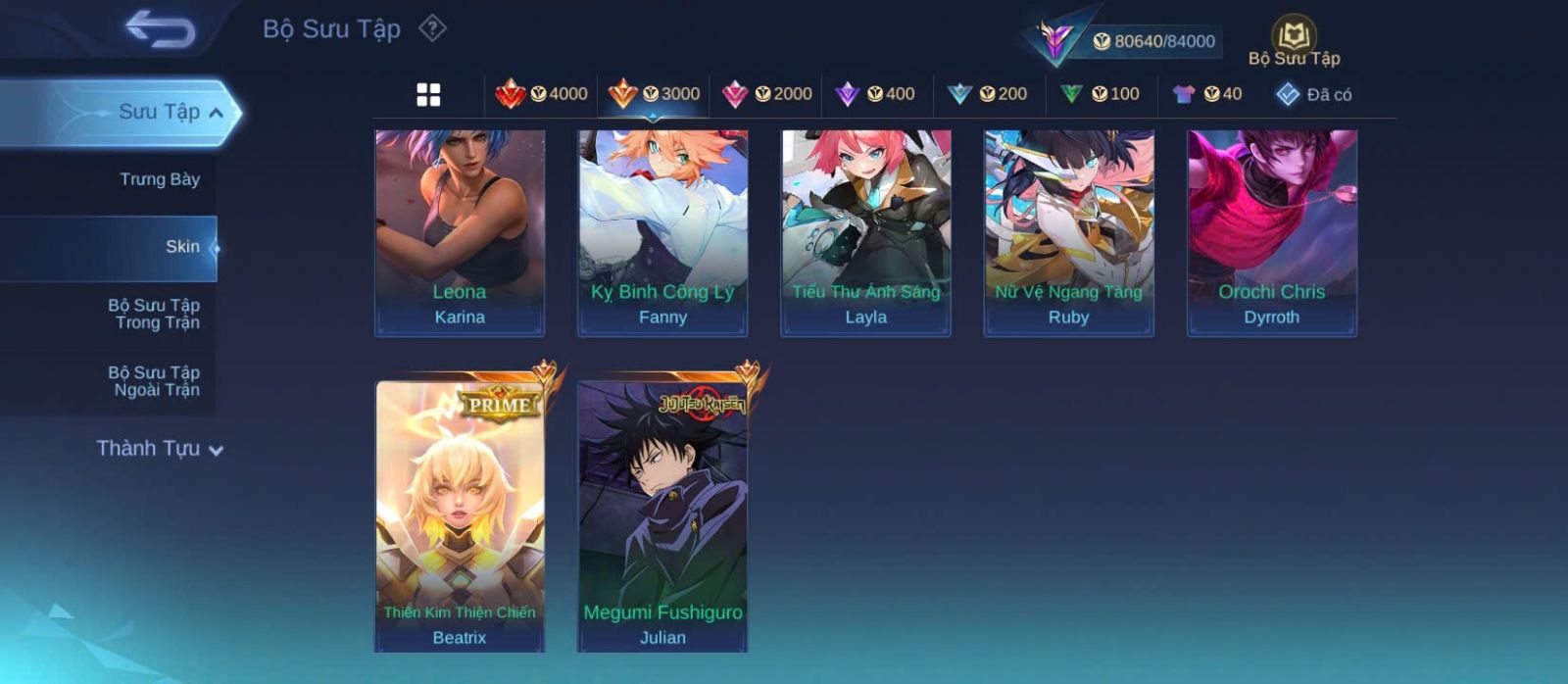The height and width of the screenshot is (684, 1568).
Task: Switch to the 400 points tier tab
Action: [875, 94]
